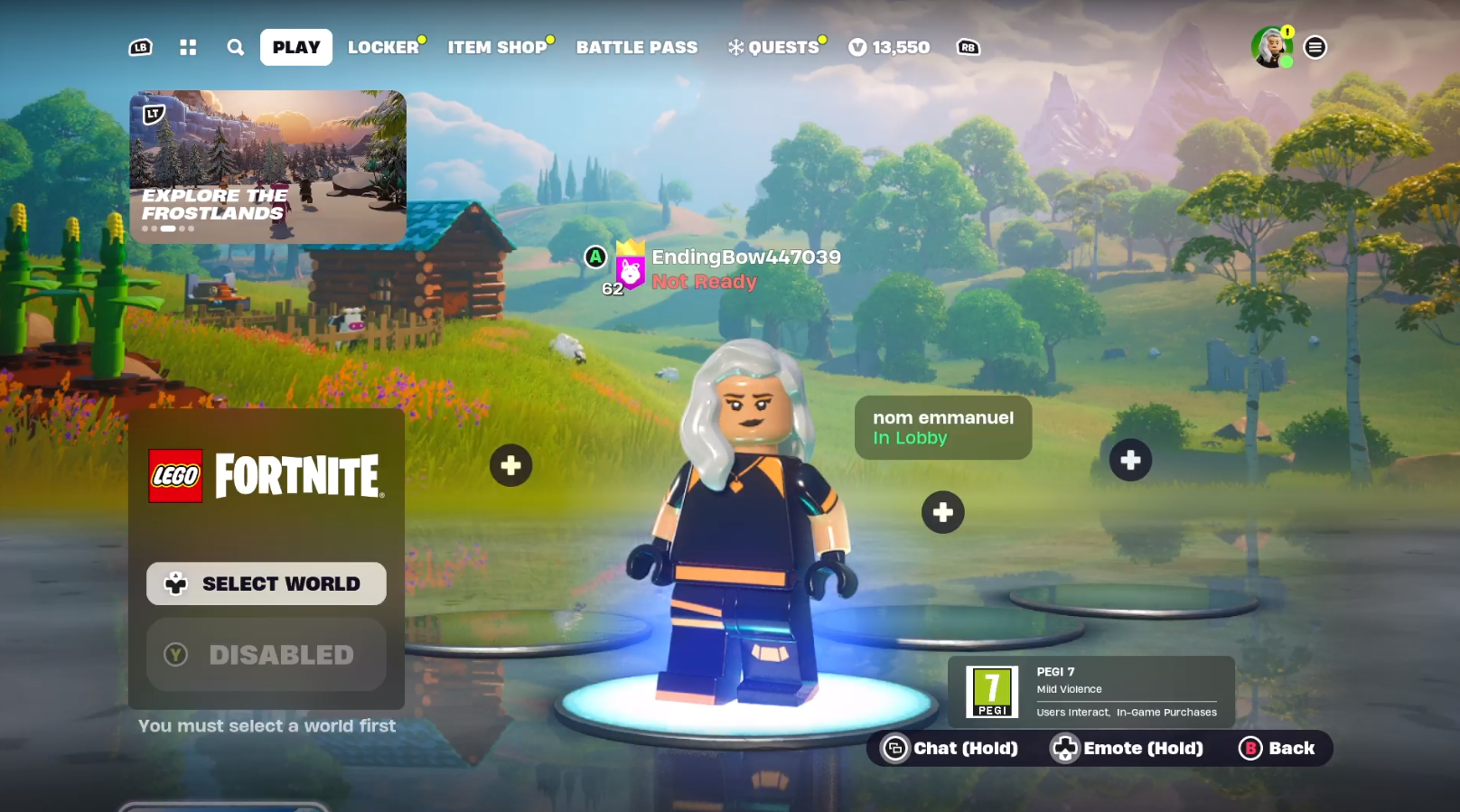Open the hamburger menu icon
Screen dimensions: 1460x812
(x=1315, y=48)
